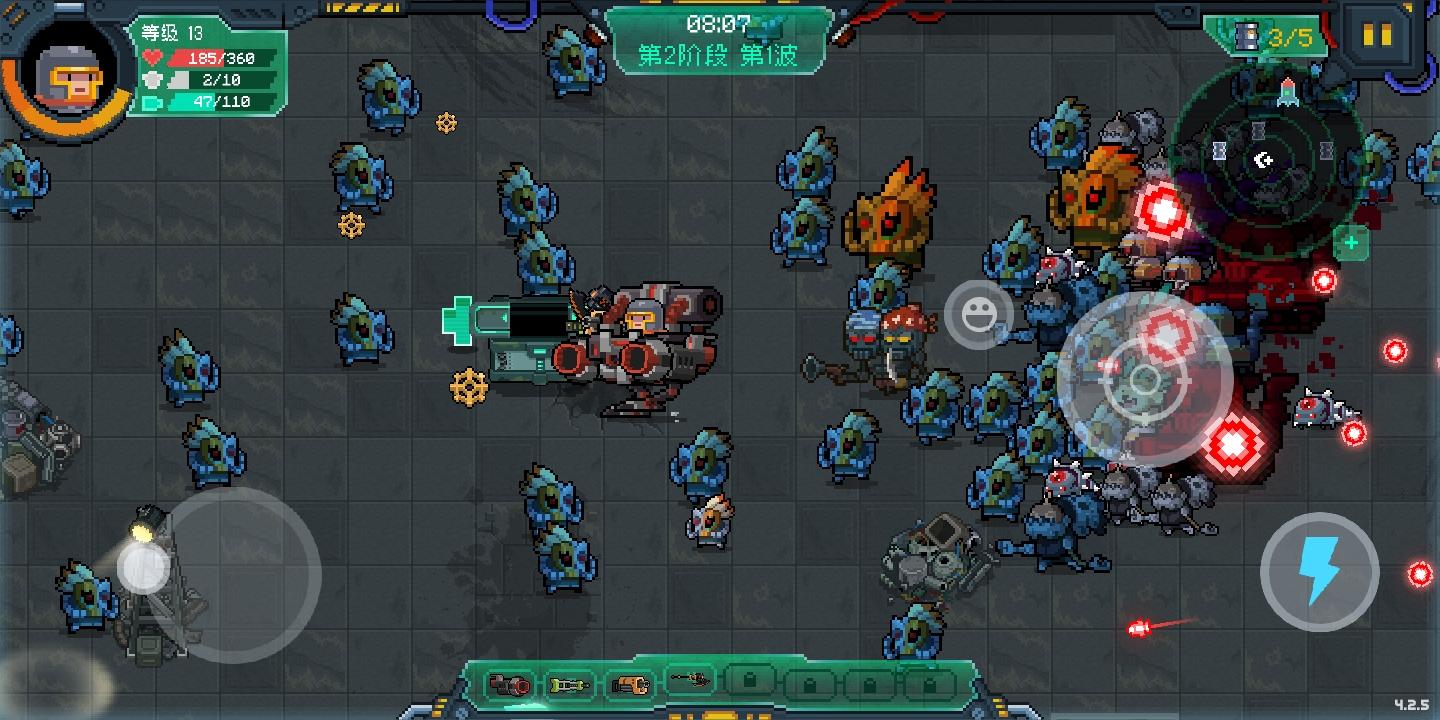The width and height of the screenshot is (1440, 720).
Task: Tap the smiley emote icon
Action: click(979, 314)
